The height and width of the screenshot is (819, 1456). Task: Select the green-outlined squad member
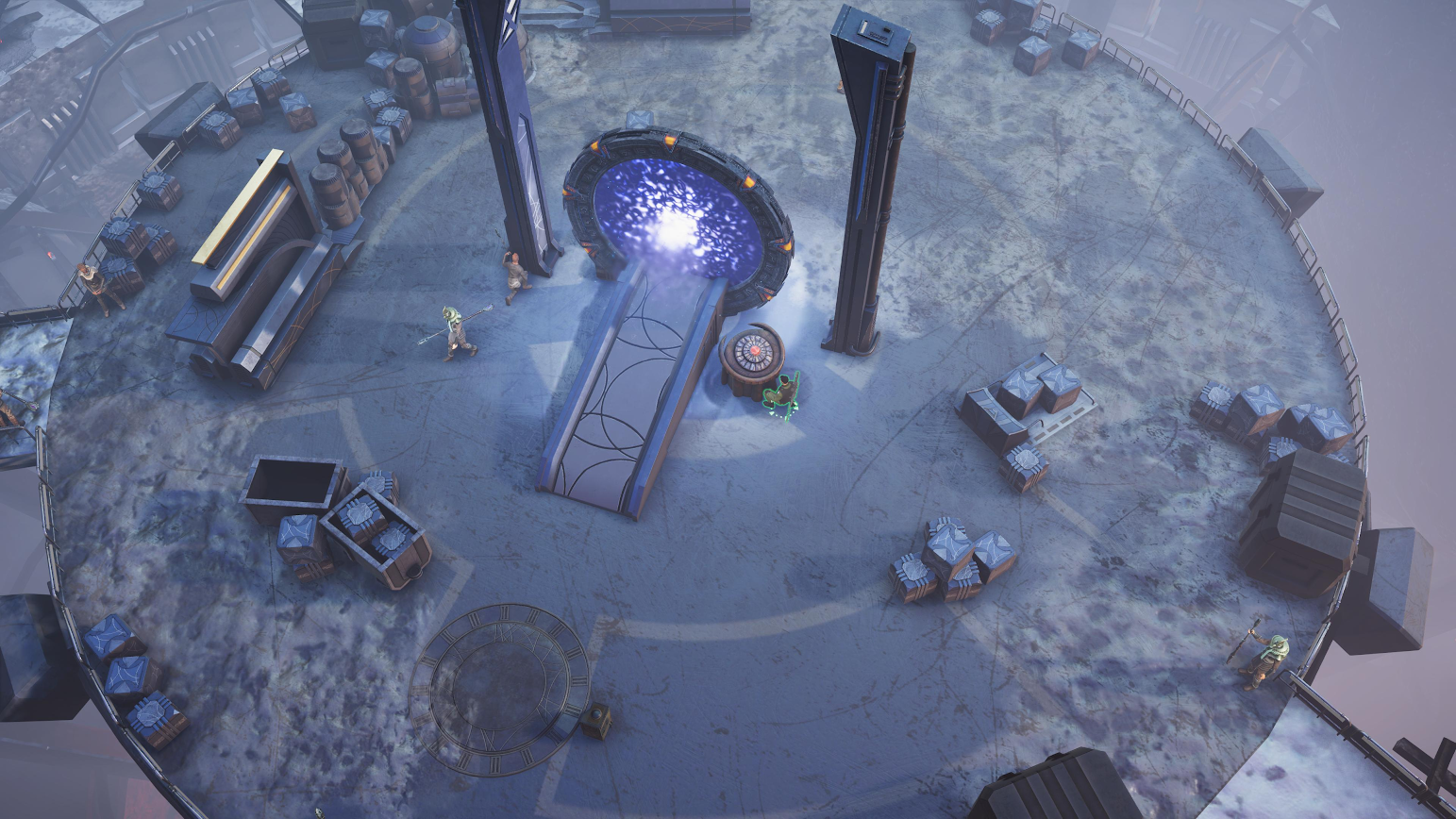tap(781, 395)
